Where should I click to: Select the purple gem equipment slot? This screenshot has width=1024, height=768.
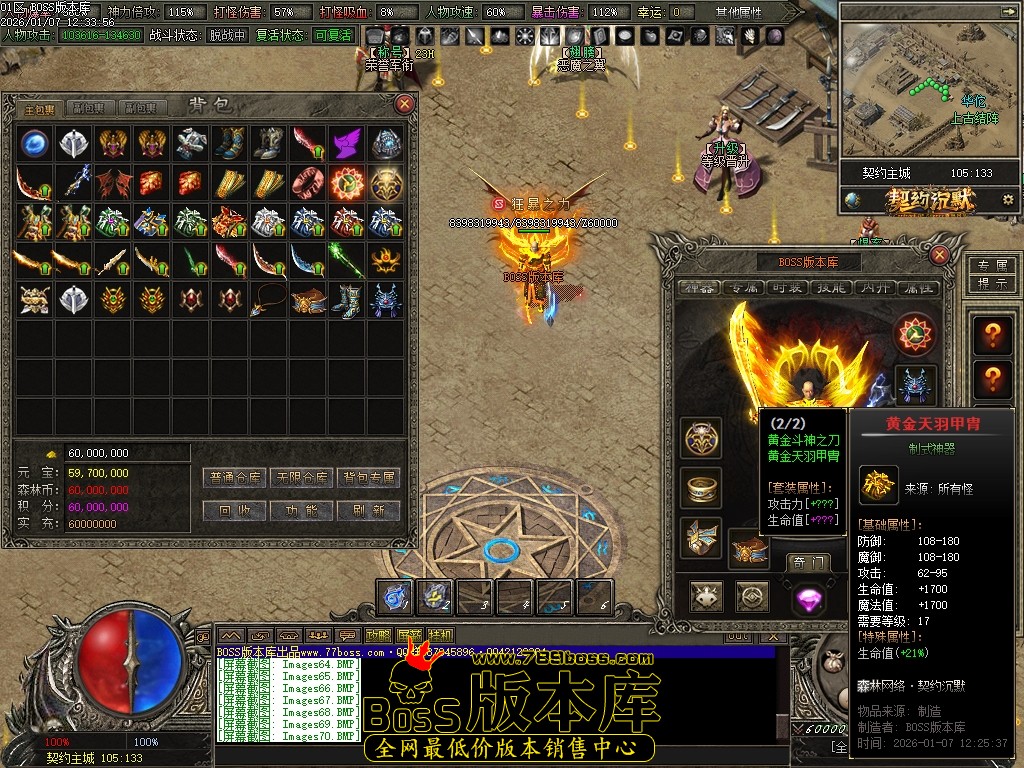tap(808, 598)
